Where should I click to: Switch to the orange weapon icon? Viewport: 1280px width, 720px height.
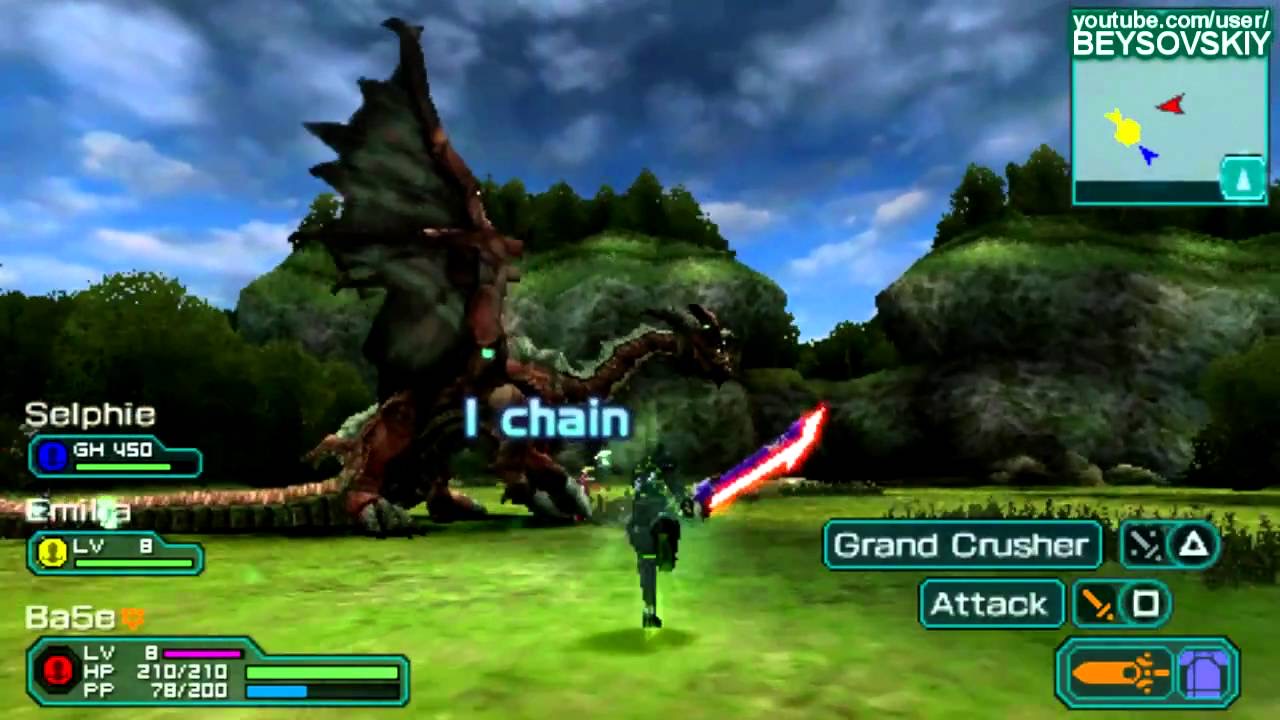[1118, 673]
